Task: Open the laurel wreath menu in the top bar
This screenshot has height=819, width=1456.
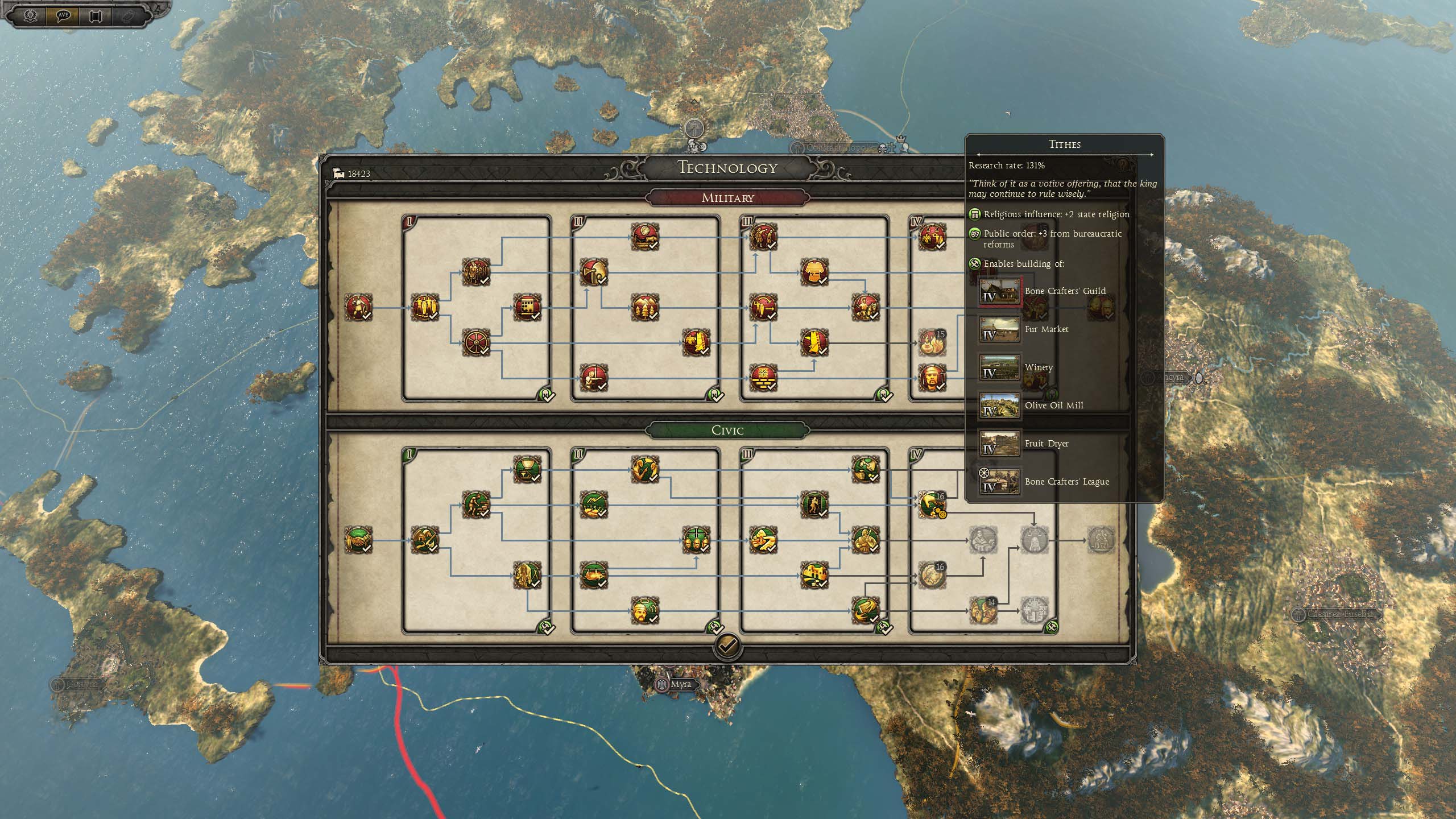Action: [x=31, y=15]
